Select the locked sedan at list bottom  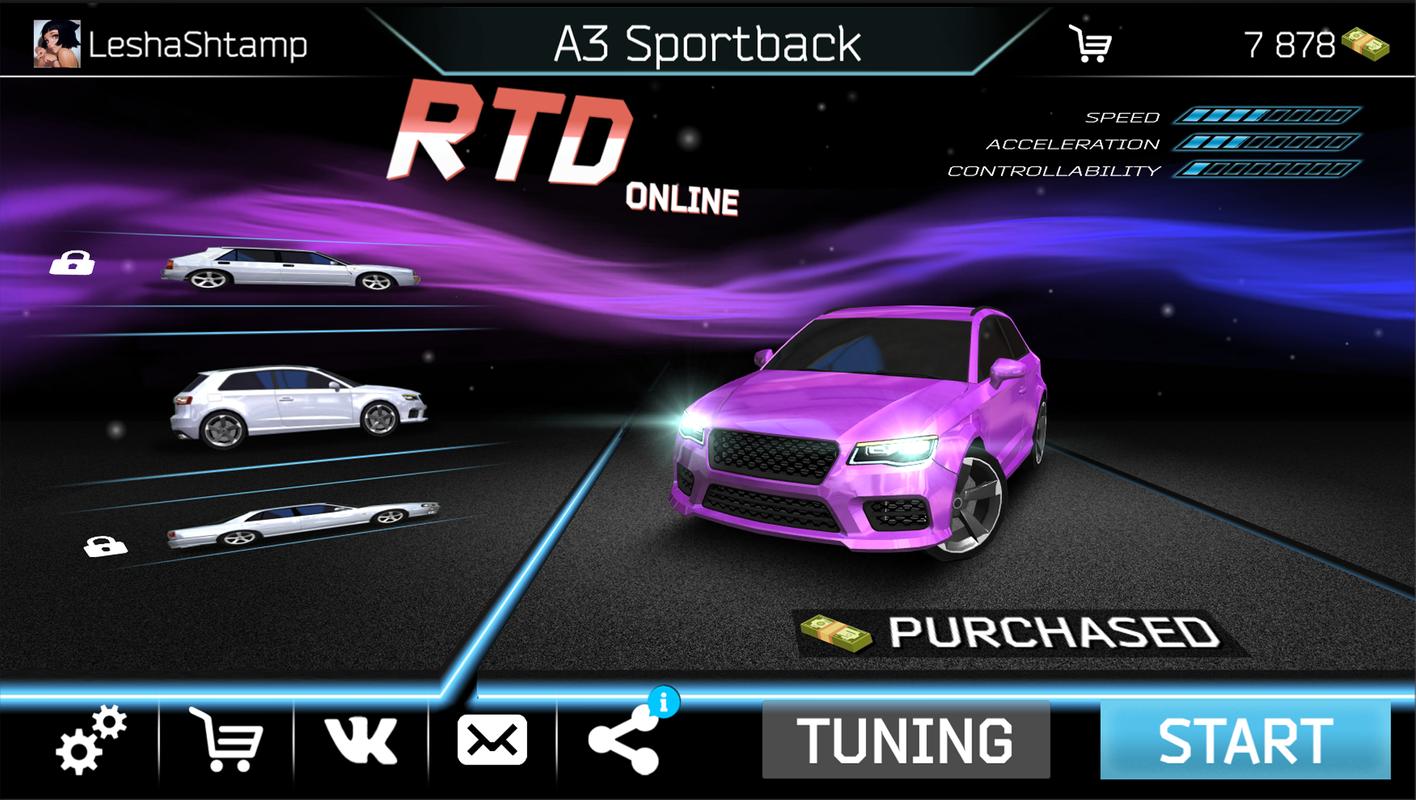tap(302, 524)
